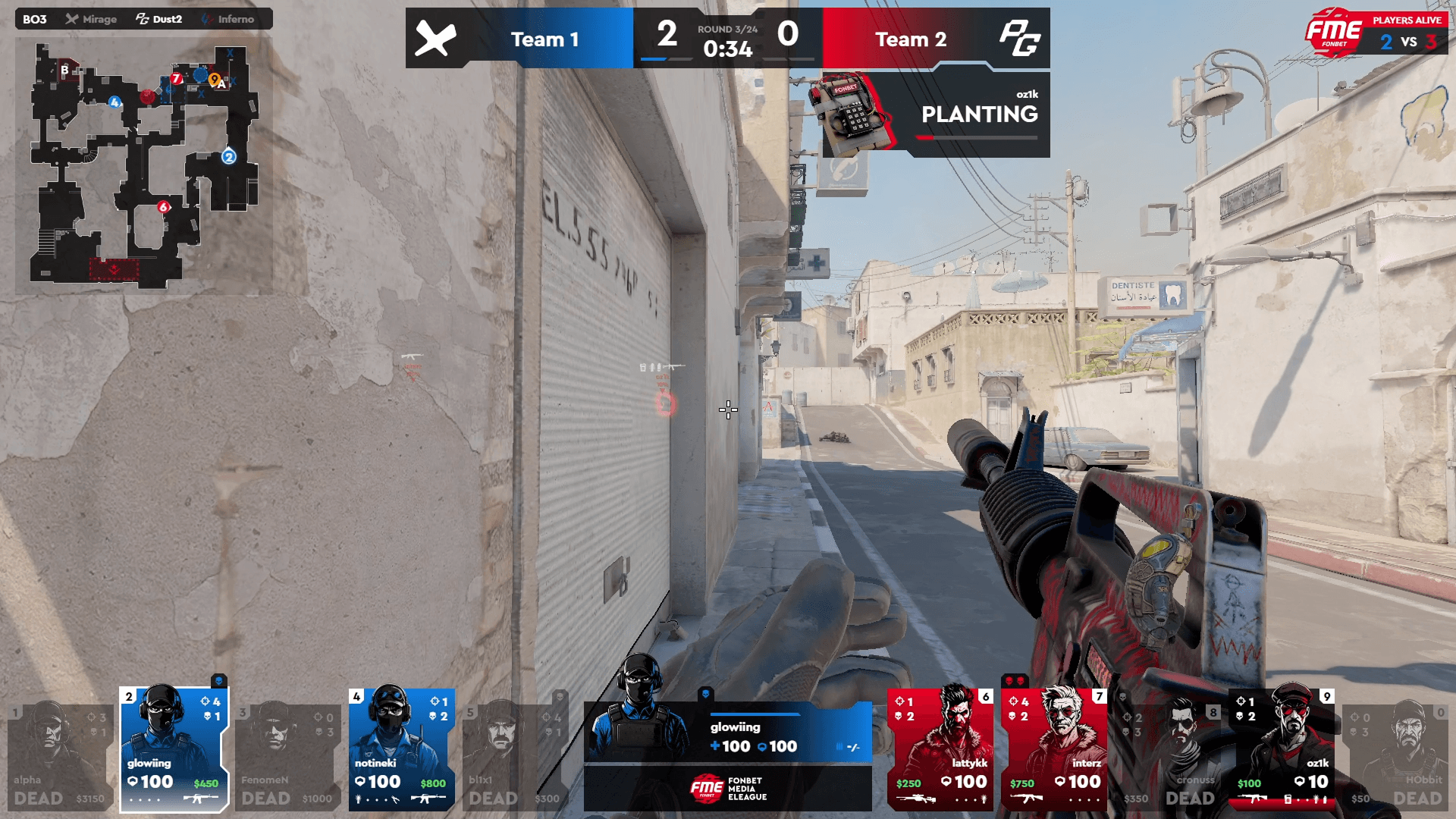Image resolution: width=1456 pixels, height=819 pixels.
Task: Select cronuss's dead player card
Action: click(1168, 757)
